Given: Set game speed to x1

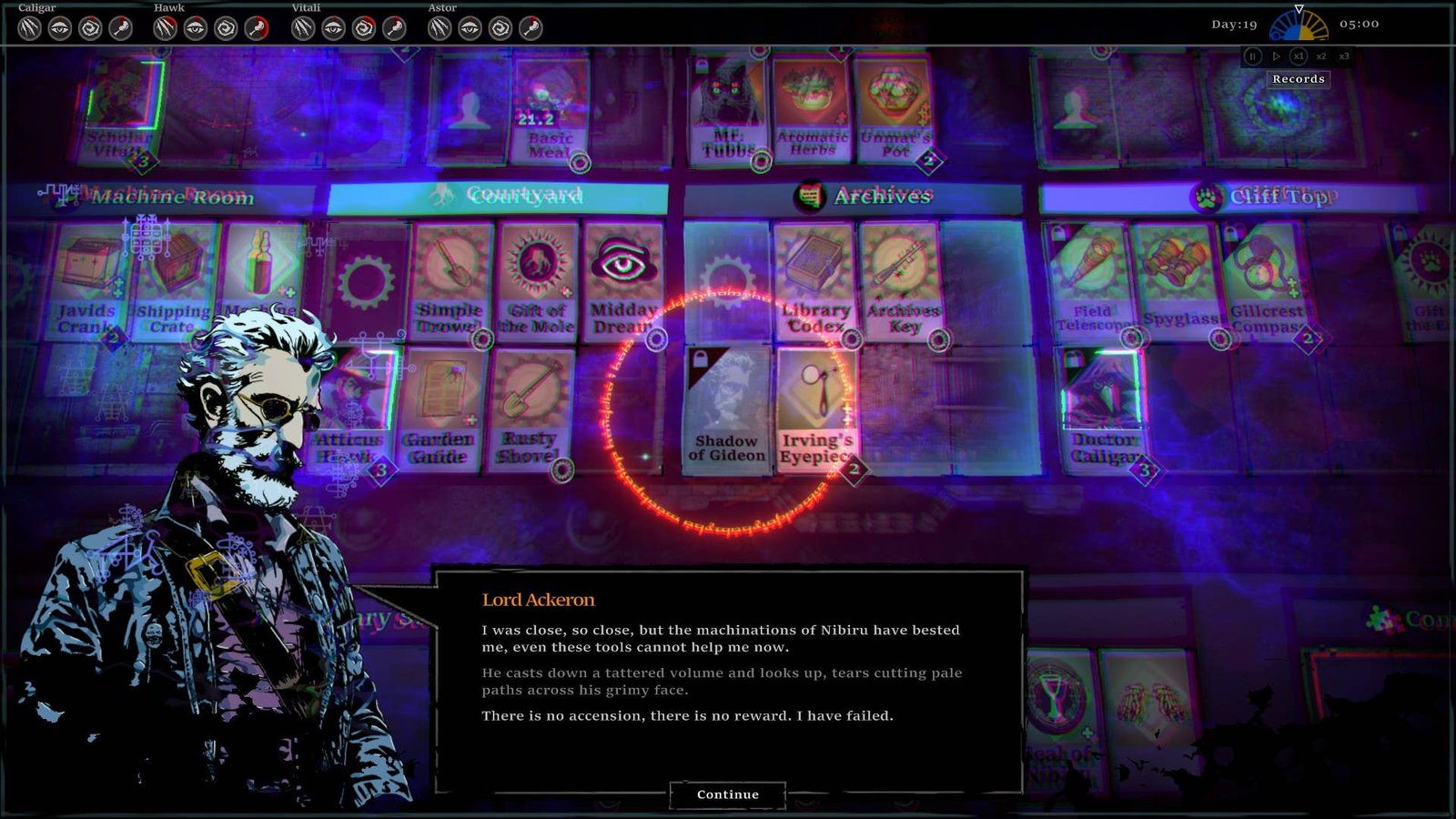Looking at the screenshot, I should coord(1299,56).
